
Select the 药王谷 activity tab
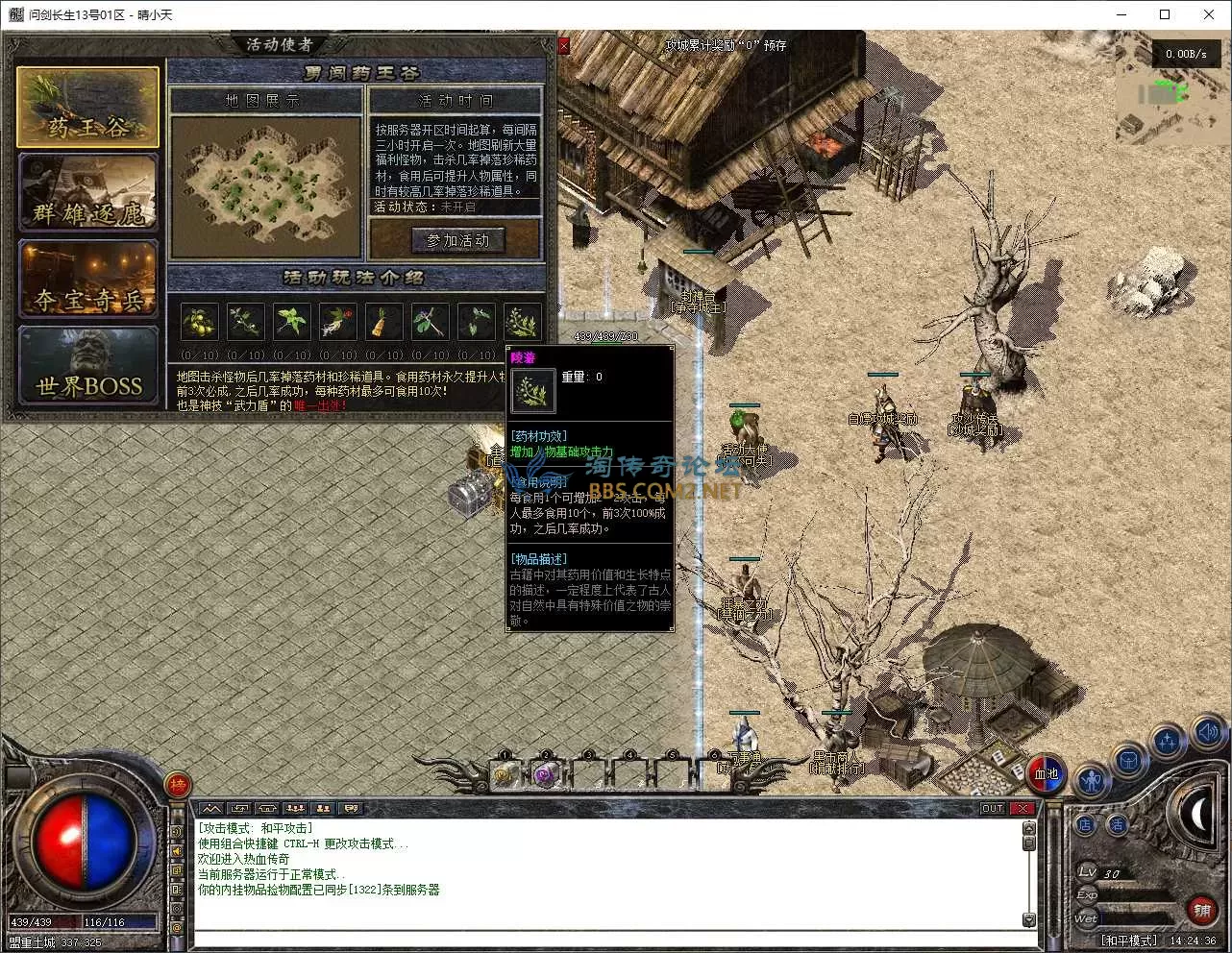tap(87, 108)
